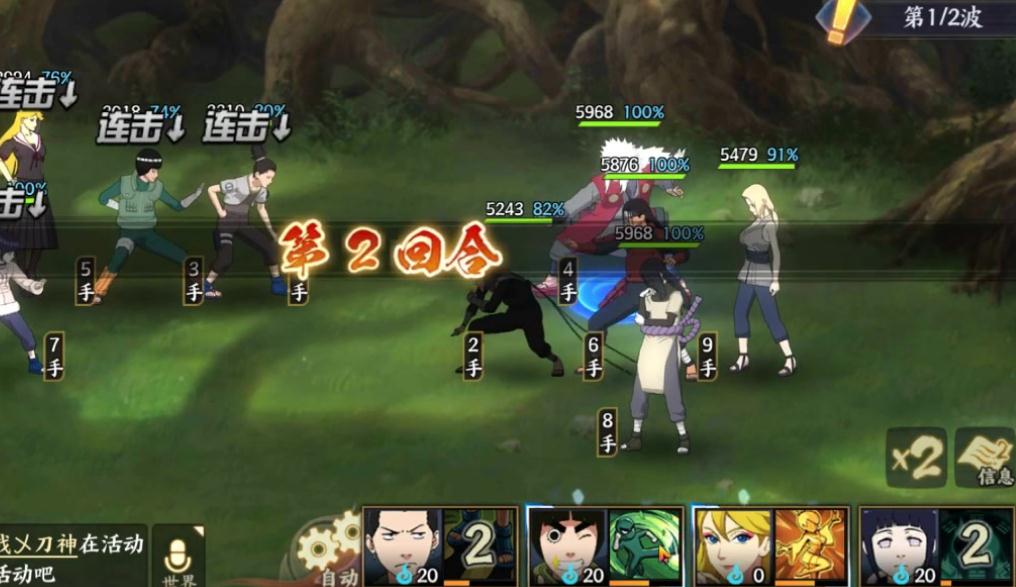Open the 信息 battle info scroll

point(985,457)
